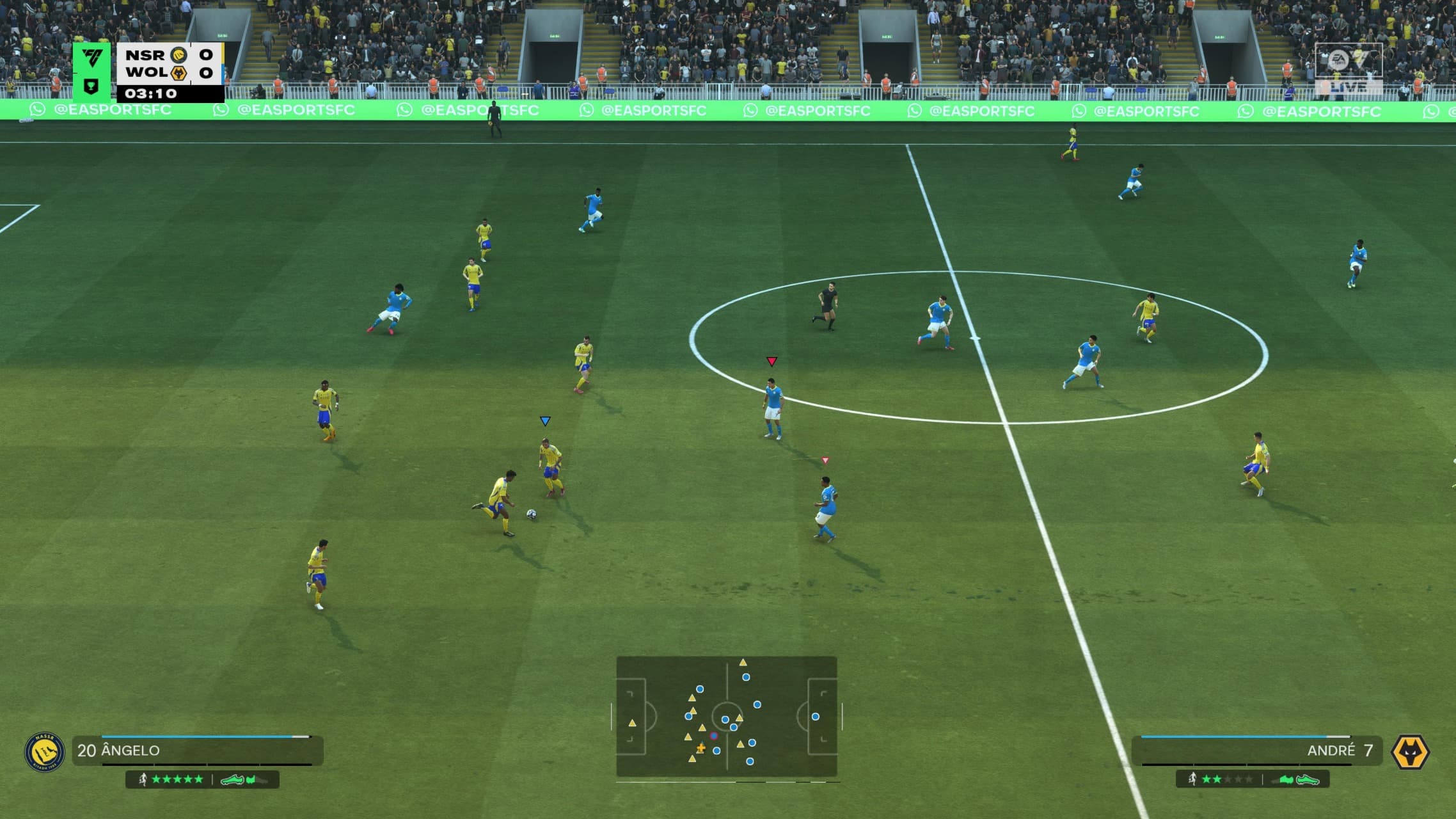Select the Wolves club crest beside André
The height and width of the screenshot is (819, 1456).
[1410, 752]
